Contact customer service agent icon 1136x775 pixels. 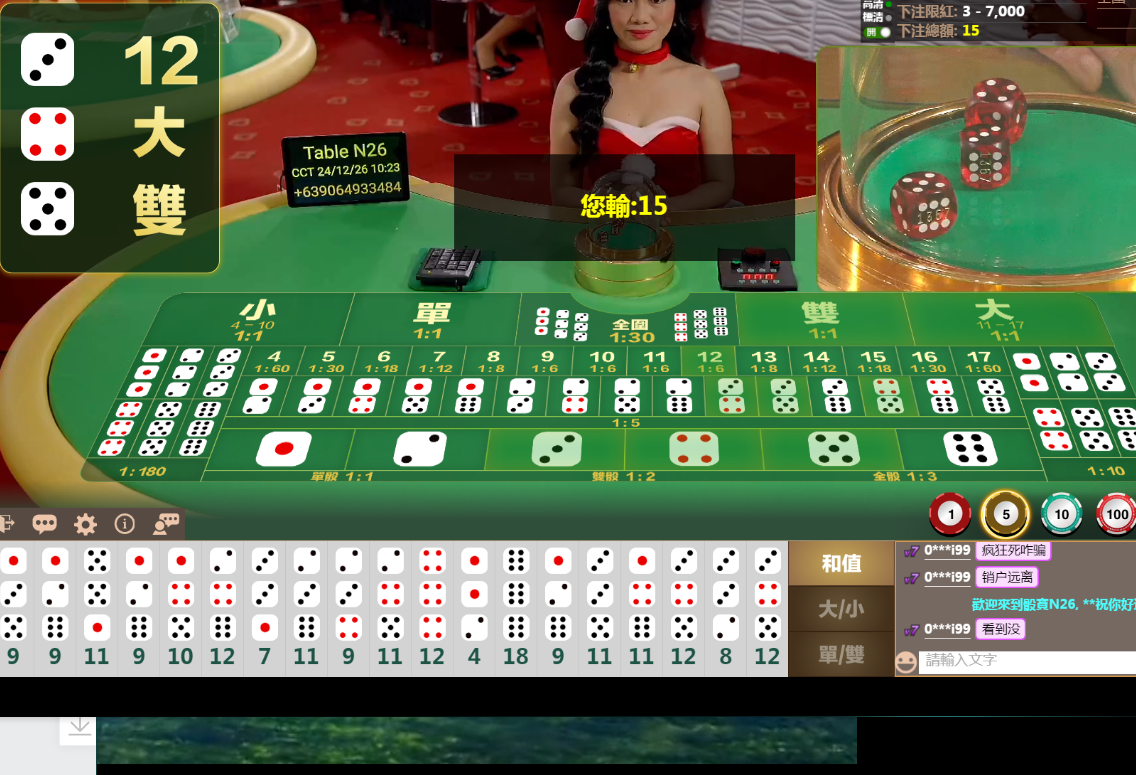(x=166, y=524)
